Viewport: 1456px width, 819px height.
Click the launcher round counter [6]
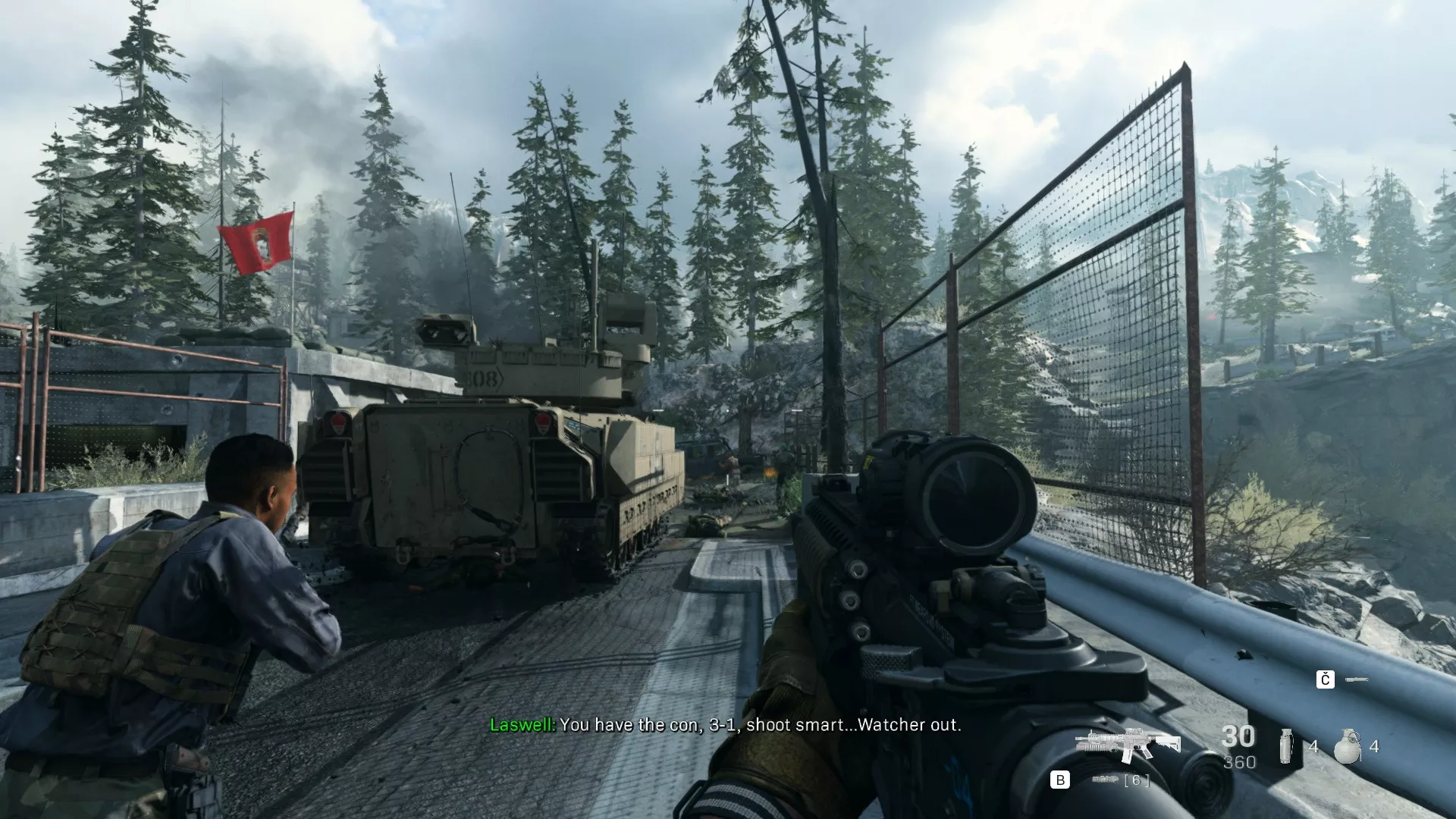tap(1137, 781)
